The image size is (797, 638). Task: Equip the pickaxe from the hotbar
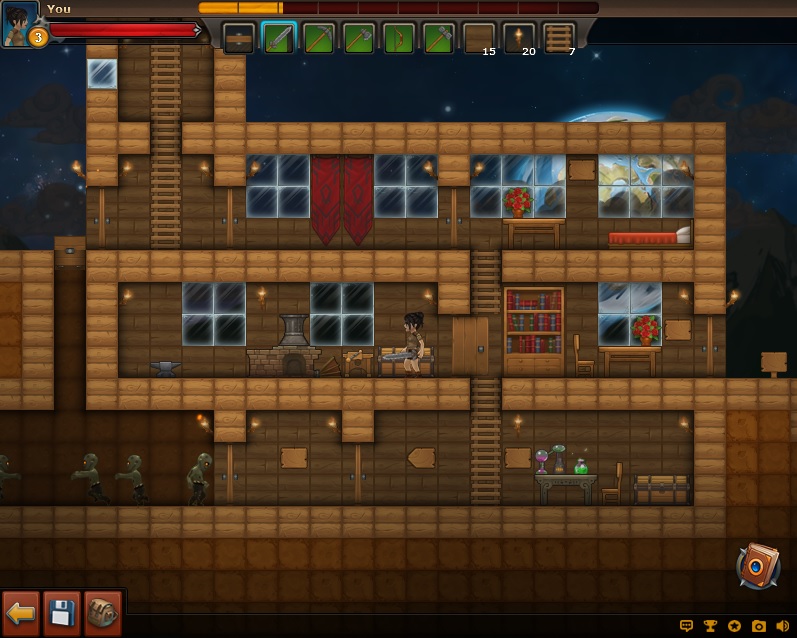319,38
